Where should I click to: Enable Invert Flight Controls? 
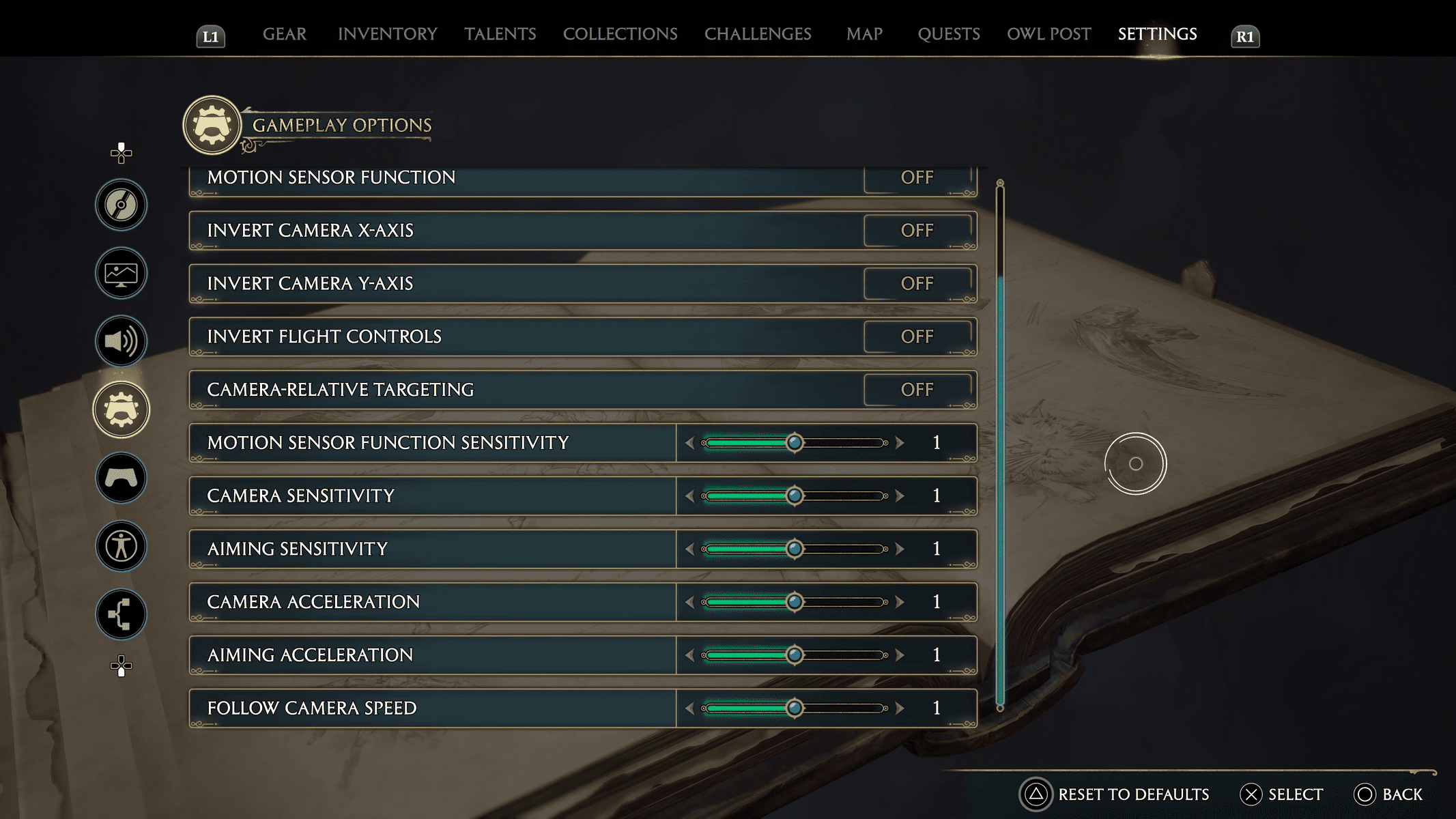click(x=918, y=336)
